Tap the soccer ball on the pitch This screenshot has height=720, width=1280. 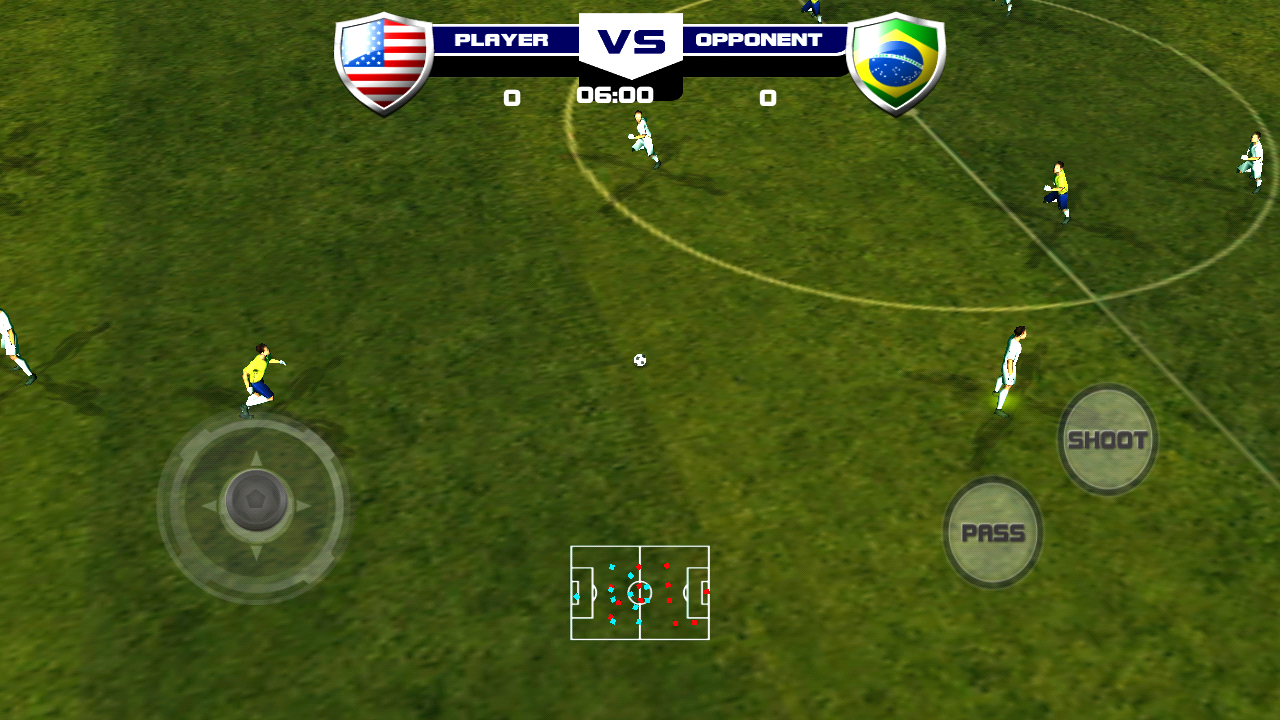638,360
